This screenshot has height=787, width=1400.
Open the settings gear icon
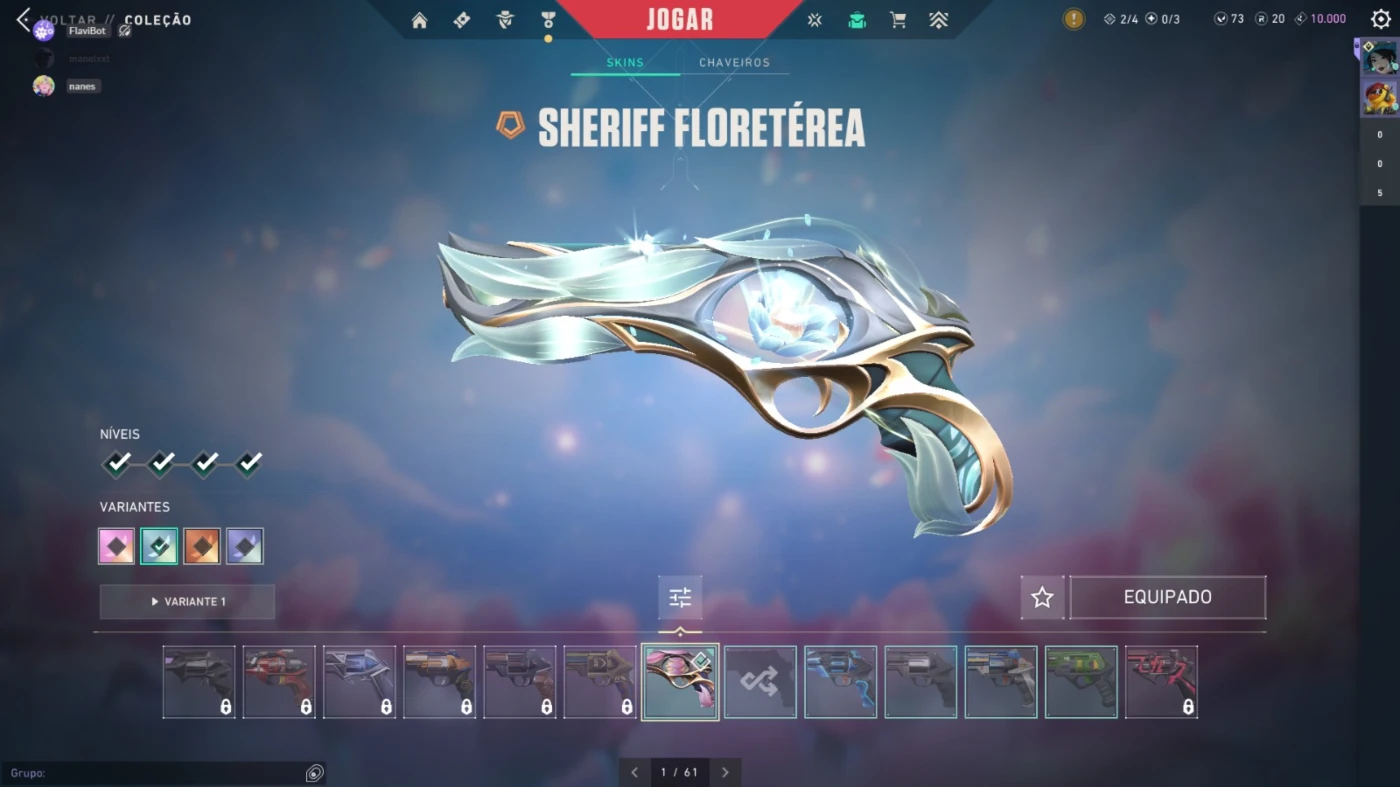point(1381,19)
